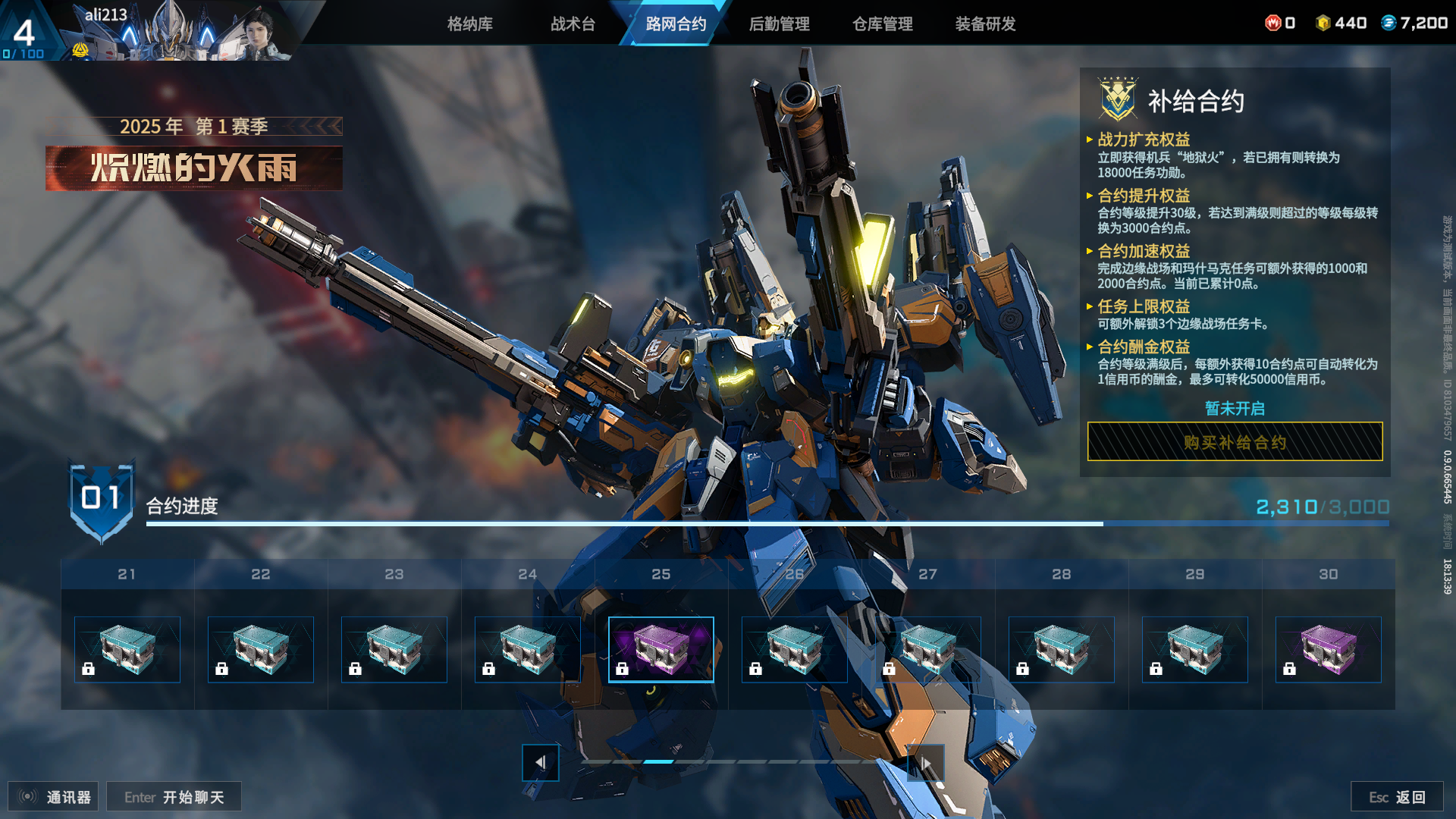Select the level 25 purple reward crate
This screenshot has width=1456, height=819.
click(x=661, y=650)
